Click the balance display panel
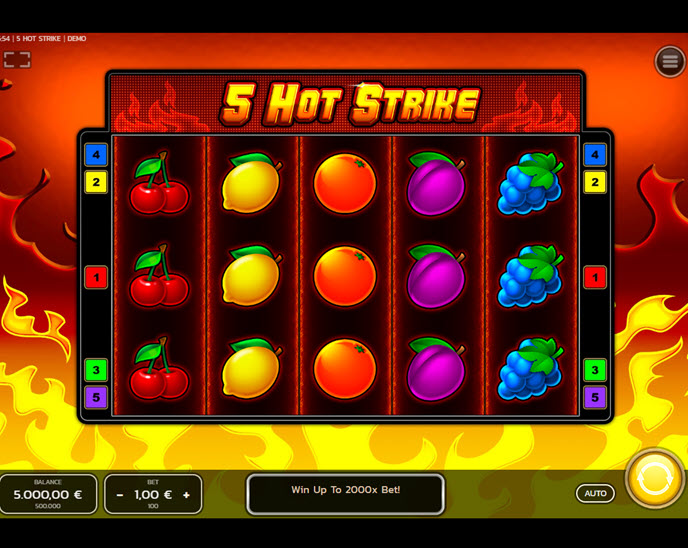This screenshot has width=688, height=548. pyautogui.click(x=48, y=494)
